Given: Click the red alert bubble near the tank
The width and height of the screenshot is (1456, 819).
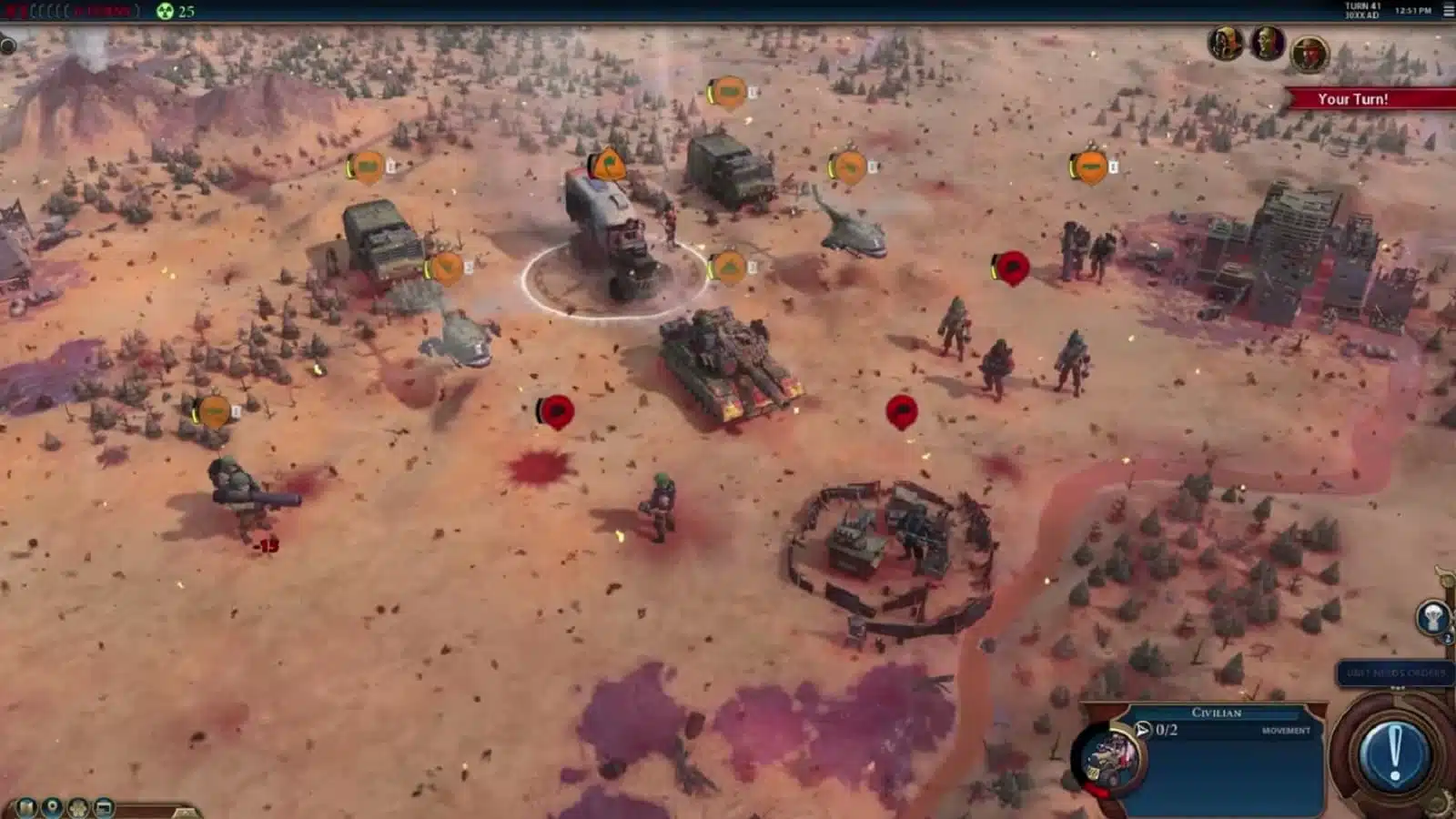Looking at the screenshot, I should coord(901,410).
